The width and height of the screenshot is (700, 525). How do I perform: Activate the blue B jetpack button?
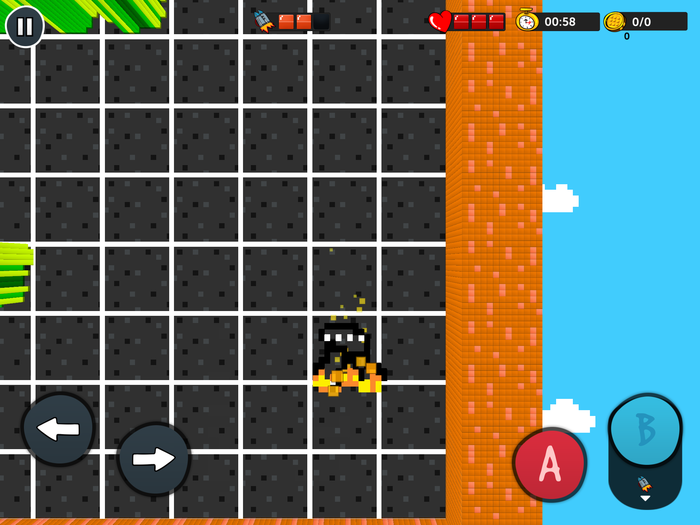tap(645, 431)
